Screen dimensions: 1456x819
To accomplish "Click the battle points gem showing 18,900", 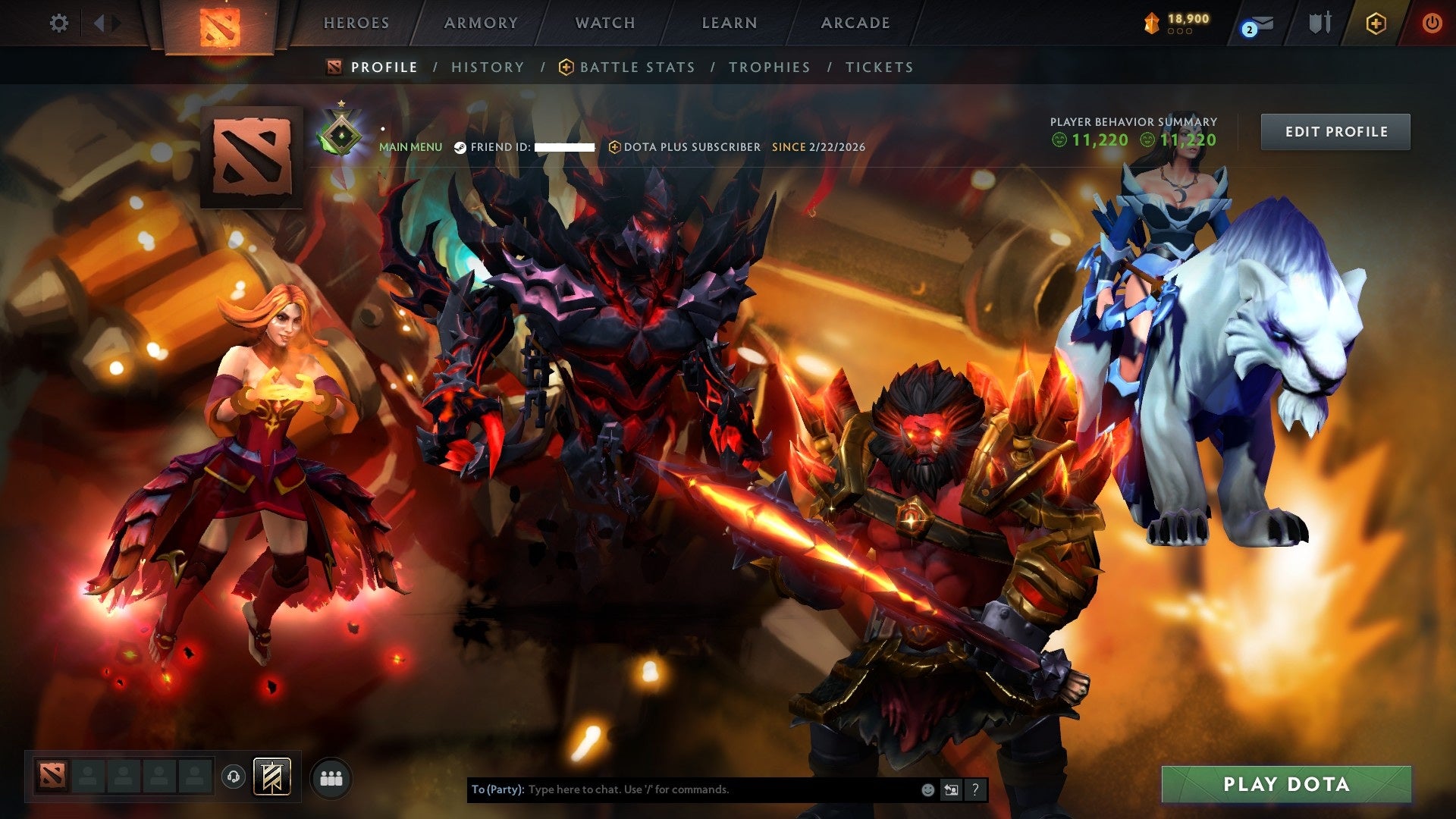I will point(1152,22).
